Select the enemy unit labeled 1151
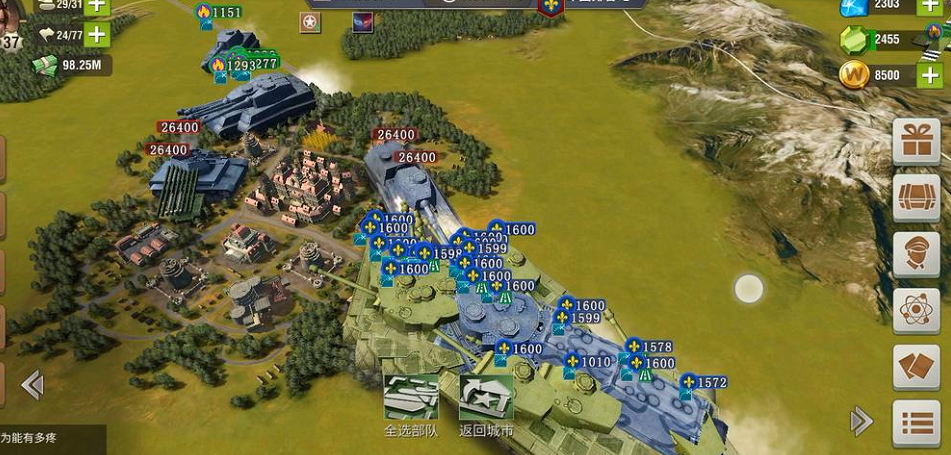 tap(219, 13)
